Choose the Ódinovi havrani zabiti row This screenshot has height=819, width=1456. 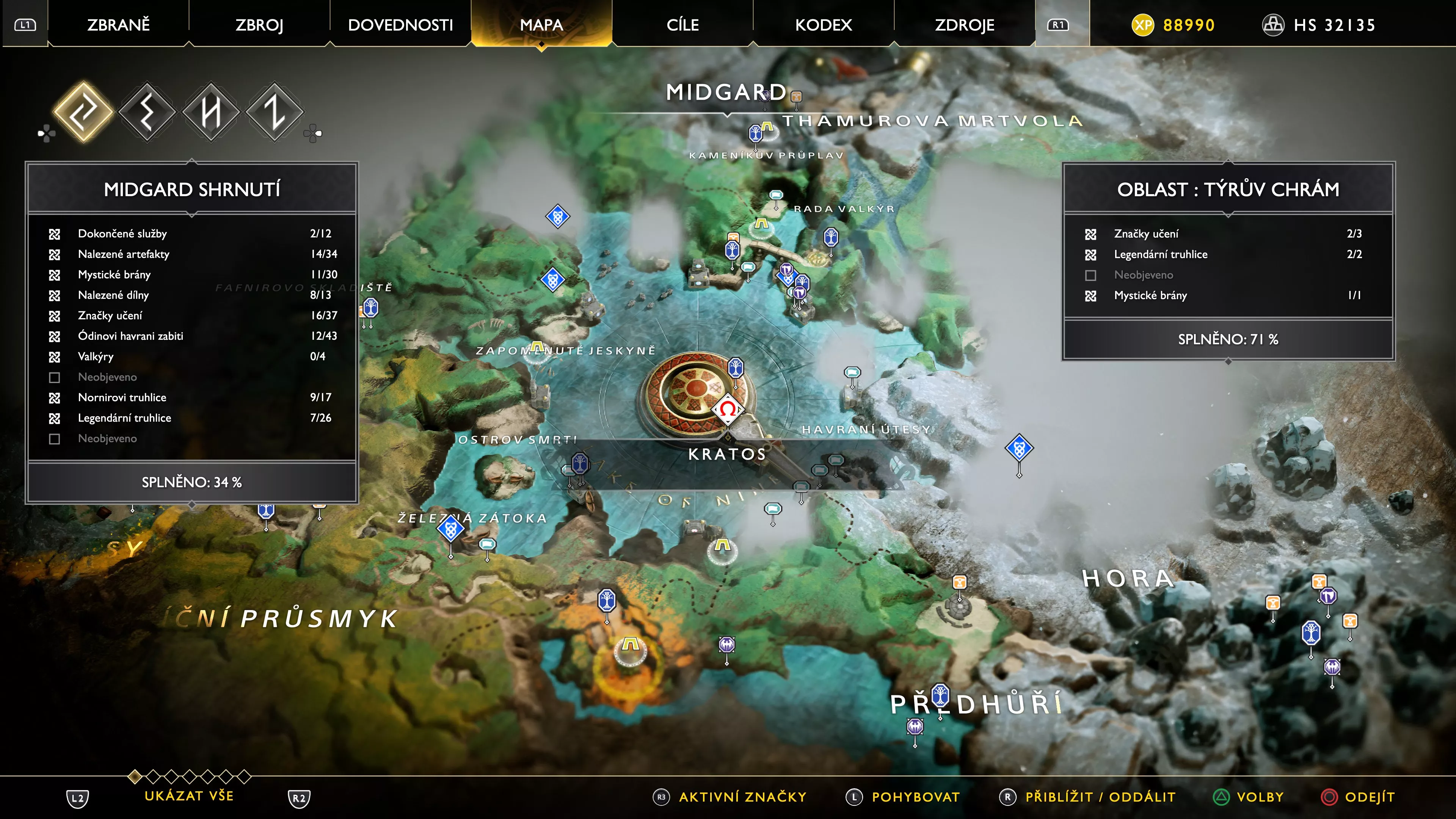pos(192,336)
